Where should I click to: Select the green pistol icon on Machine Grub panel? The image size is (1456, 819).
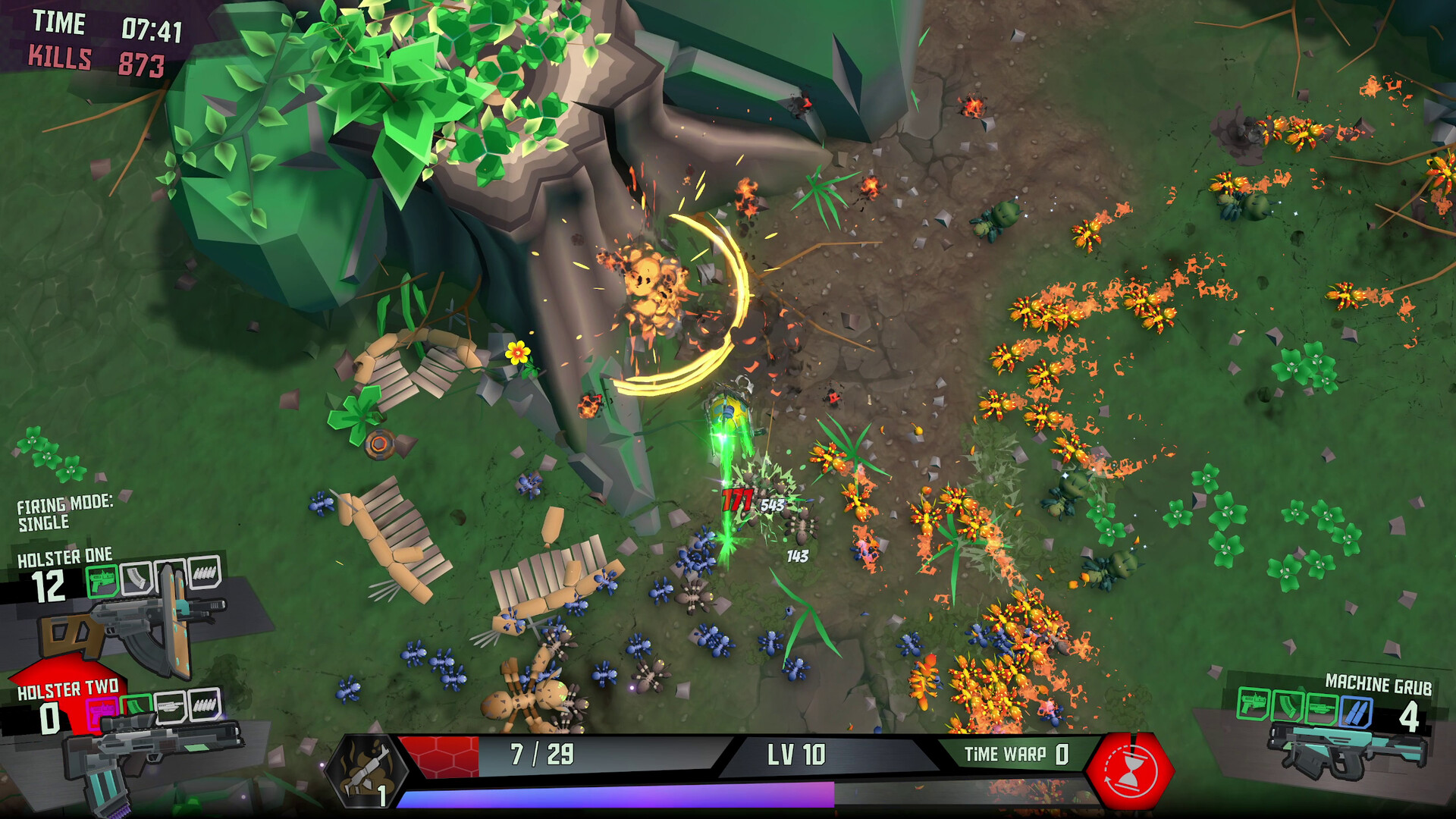click(1254, 704)
